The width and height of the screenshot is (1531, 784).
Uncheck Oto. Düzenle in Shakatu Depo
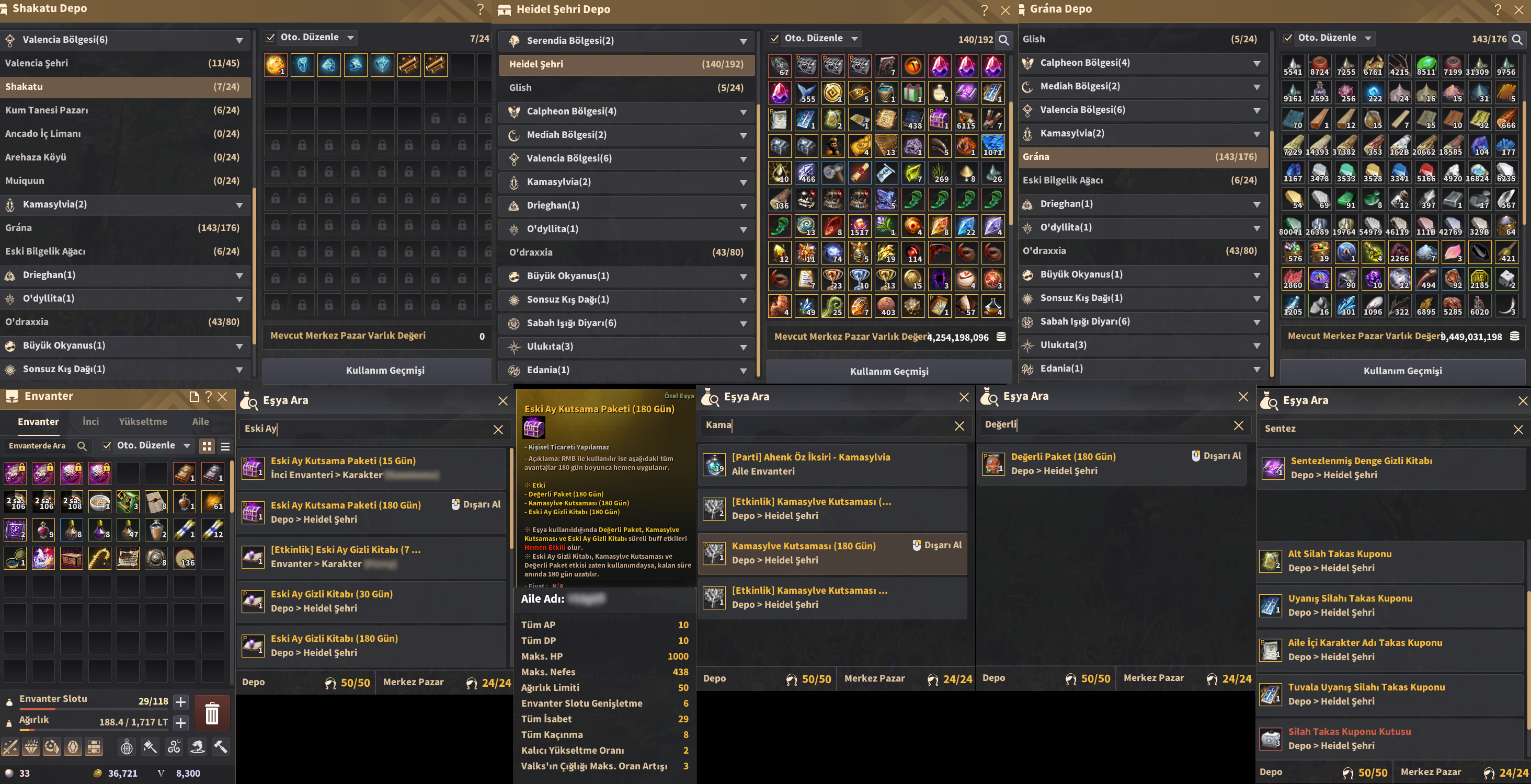pyautogui.click(x=271, y=37)
